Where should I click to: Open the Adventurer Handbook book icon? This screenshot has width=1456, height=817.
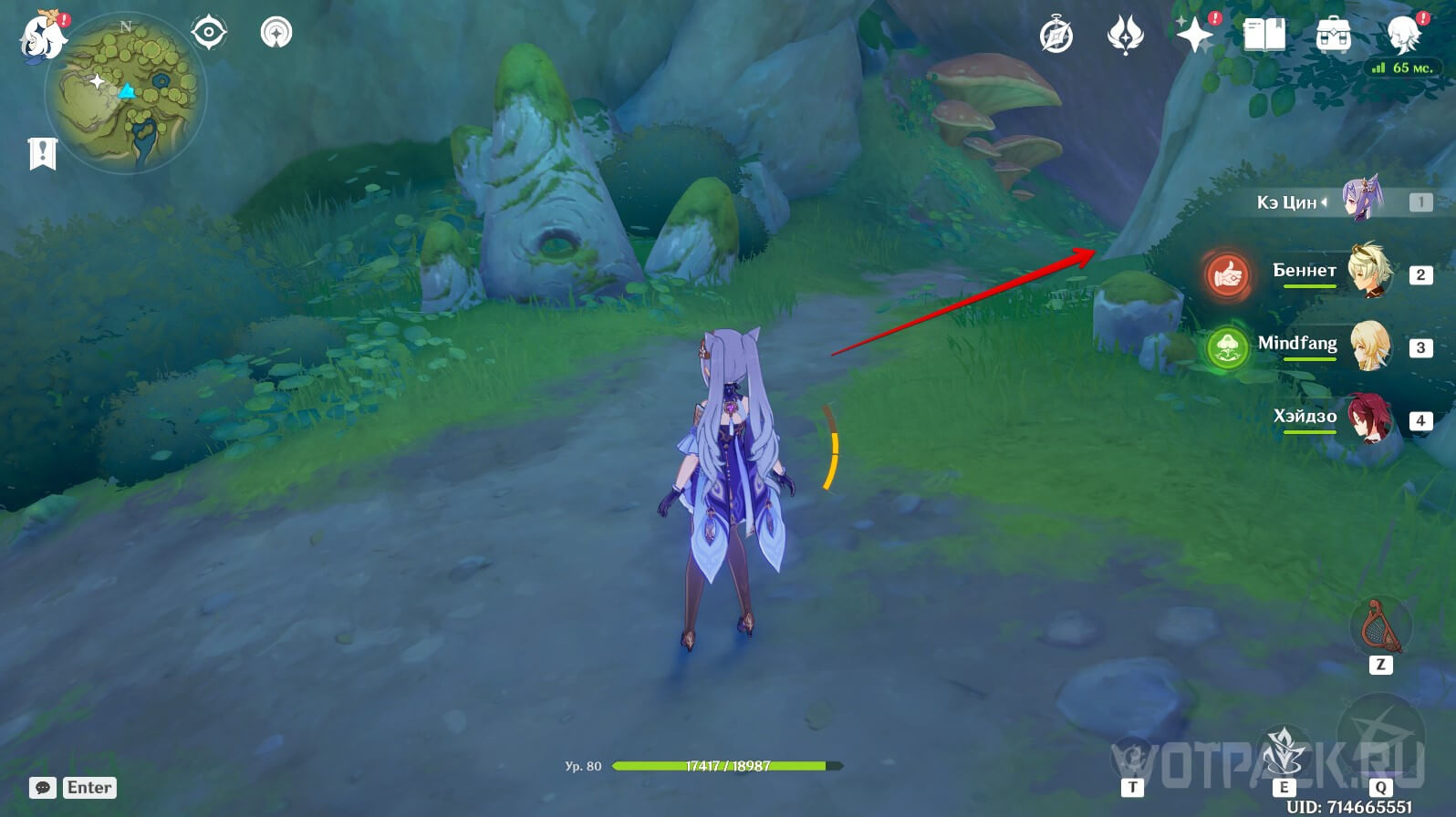point(1264,36)
